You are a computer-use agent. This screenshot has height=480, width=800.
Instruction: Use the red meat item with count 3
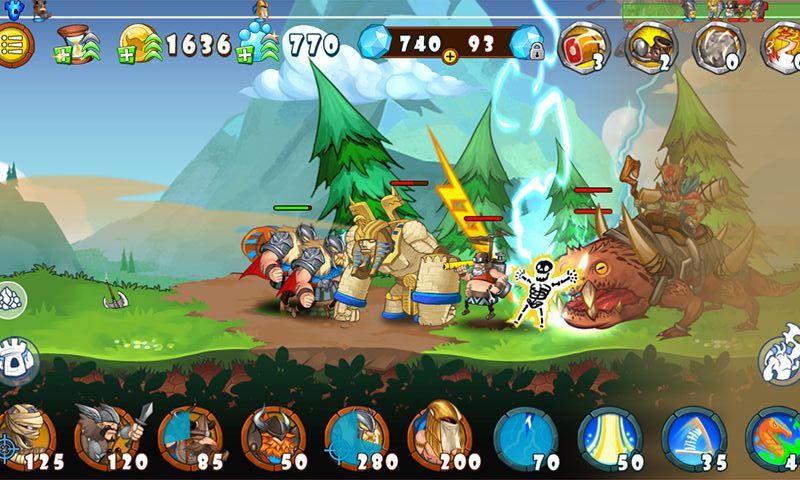pos(583,47)
